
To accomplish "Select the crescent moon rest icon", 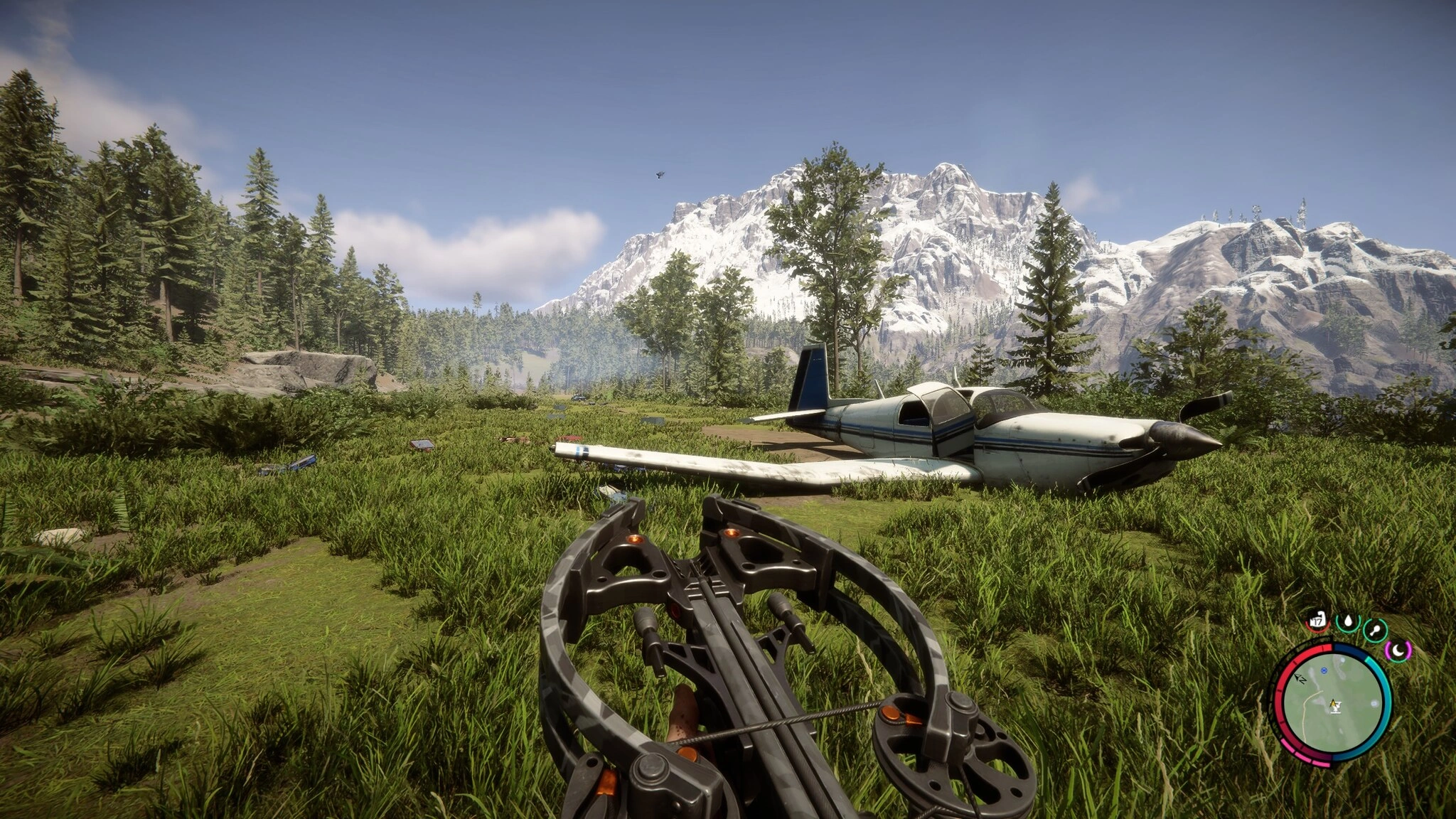I will [x=1398, y=650].
